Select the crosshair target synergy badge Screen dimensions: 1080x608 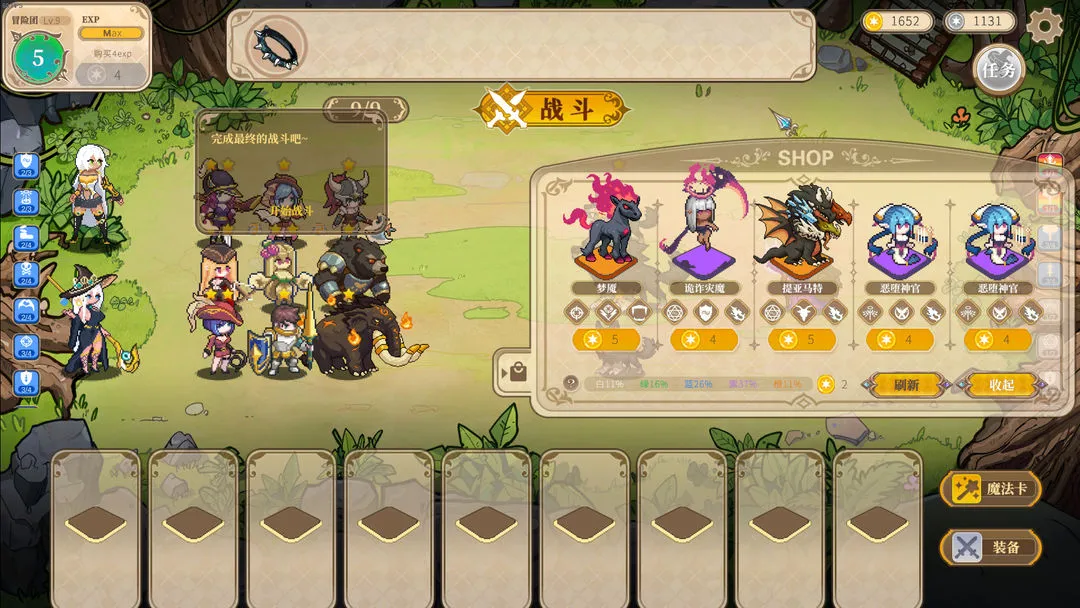click(26, 344)
